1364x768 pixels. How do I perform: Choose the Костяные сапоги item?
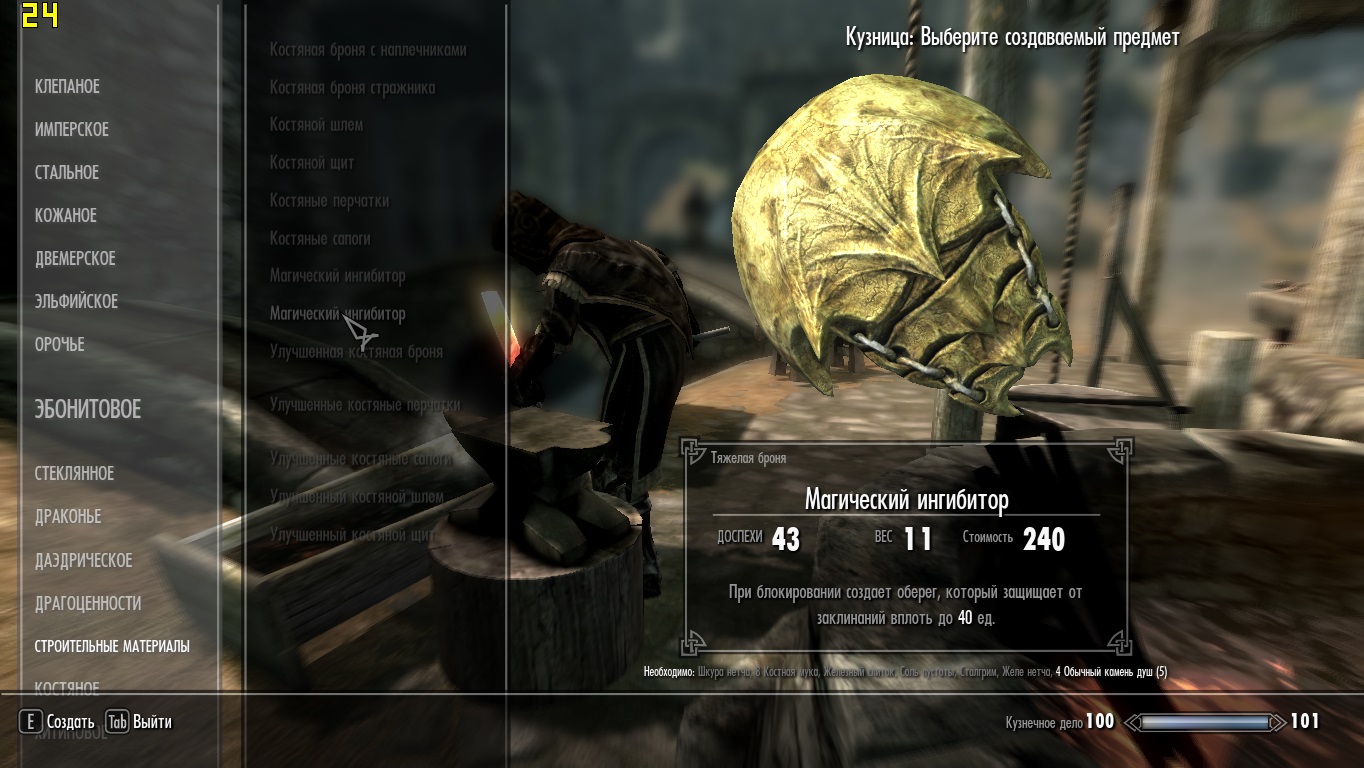tap(320, 239)
